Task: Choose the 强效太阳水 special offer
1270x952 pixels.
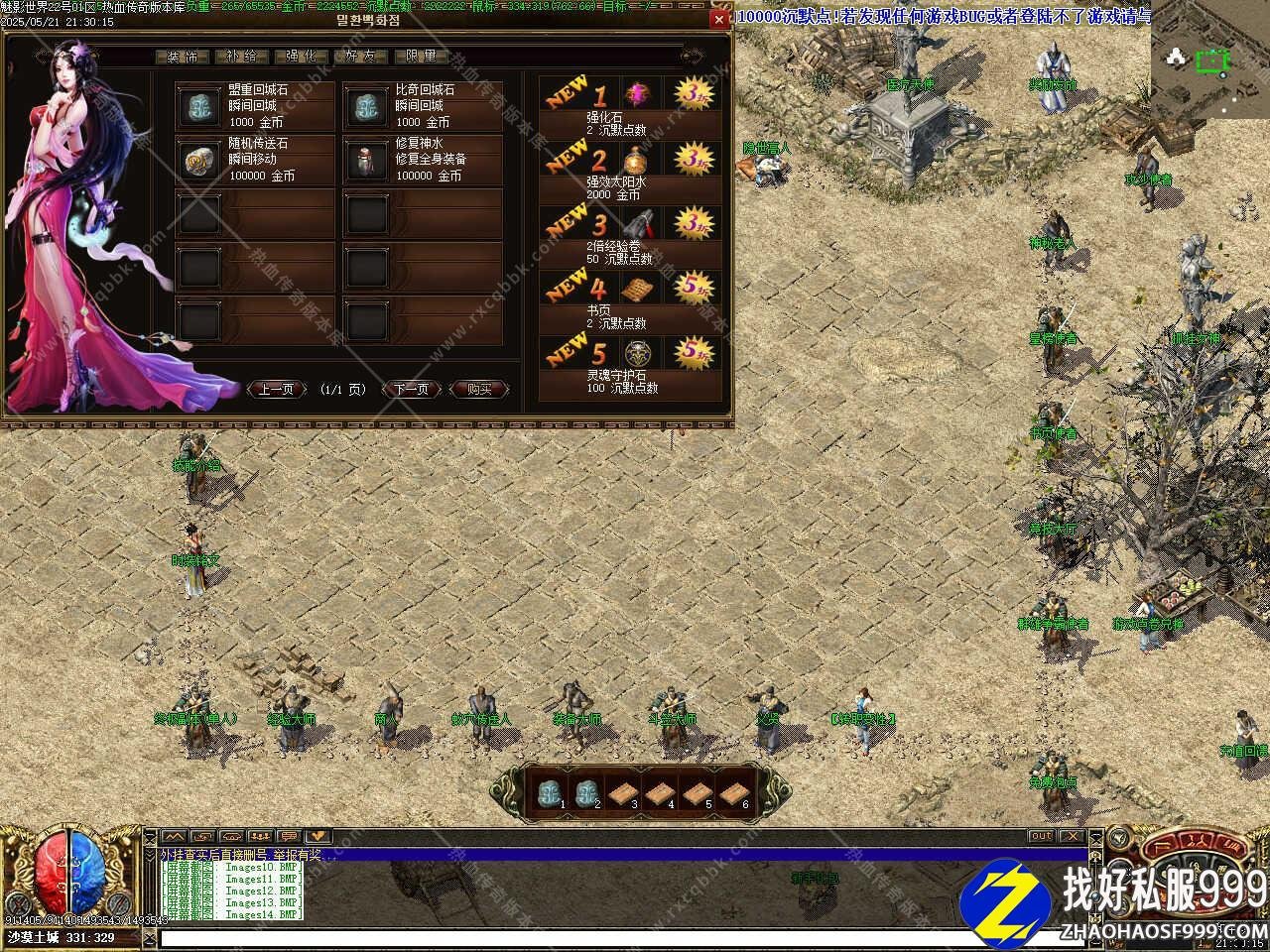Action: coord(630,171)
